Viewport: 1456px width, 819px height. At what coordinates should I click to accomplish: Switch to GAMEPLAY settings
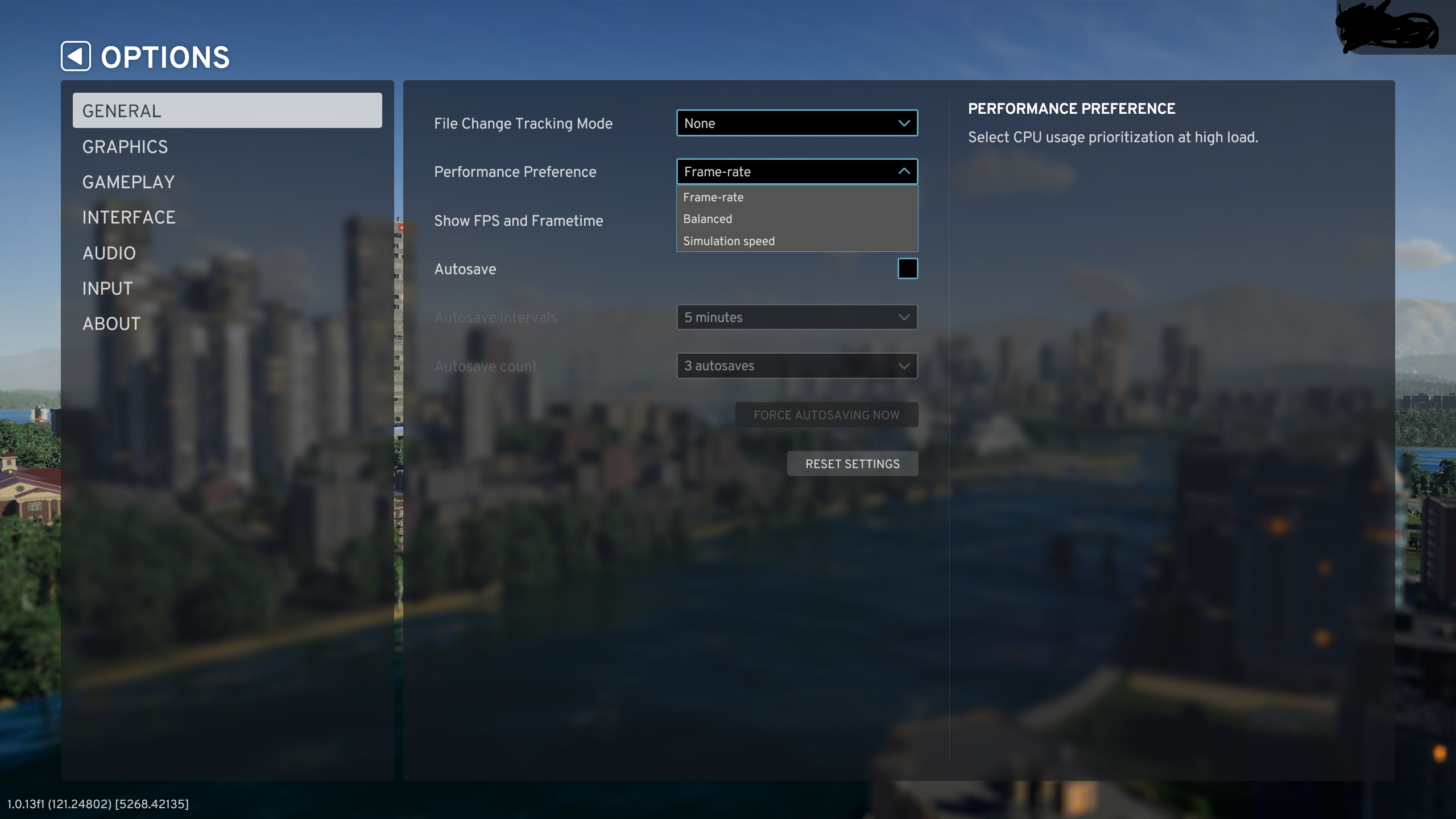click(129, 182)
